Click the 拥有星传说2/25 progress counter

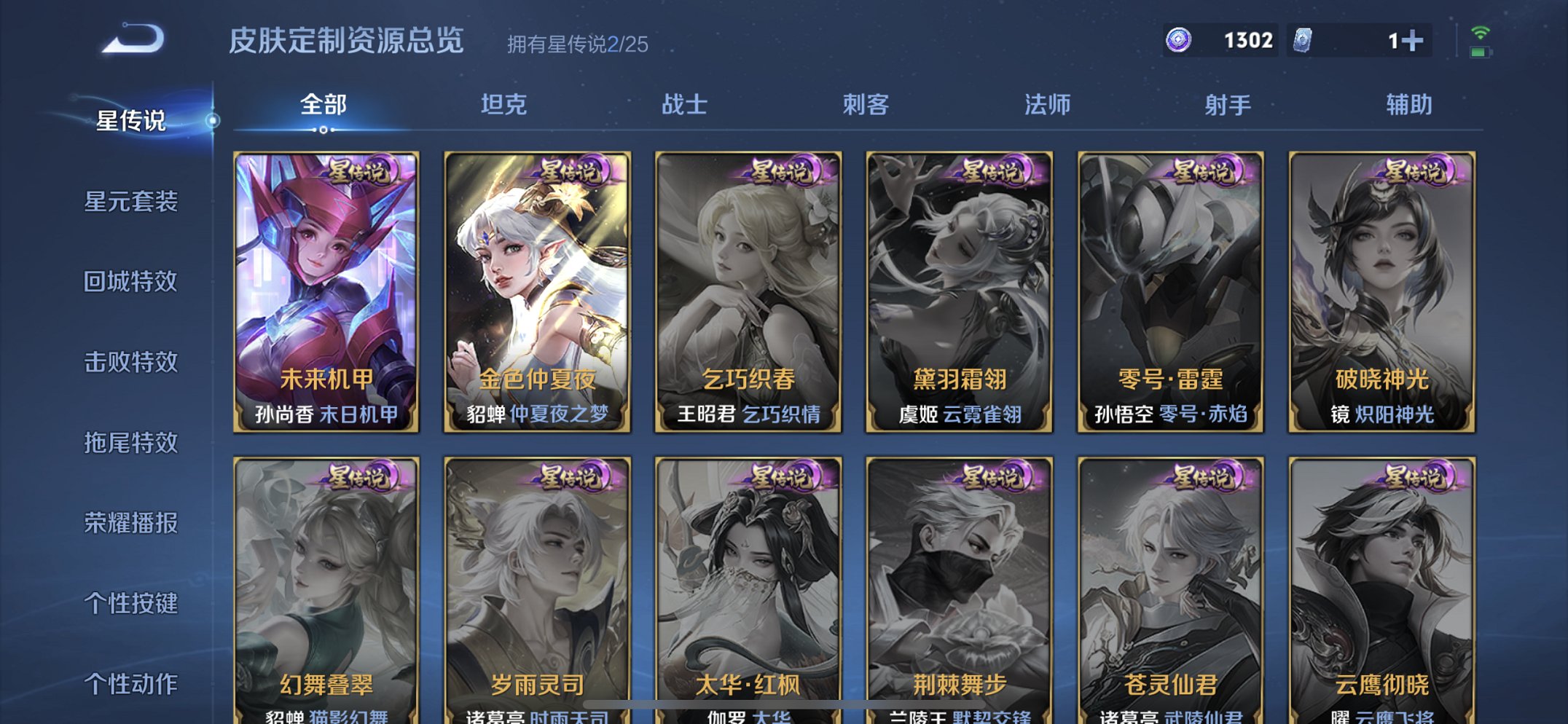[x=578, y=44]
